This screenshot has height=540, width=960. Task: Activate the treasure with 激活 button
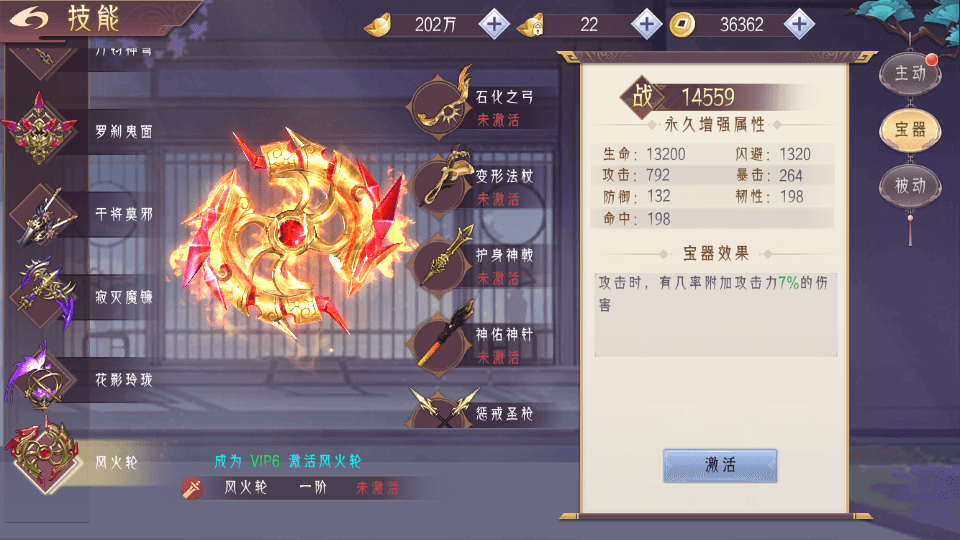pos(720,465)
